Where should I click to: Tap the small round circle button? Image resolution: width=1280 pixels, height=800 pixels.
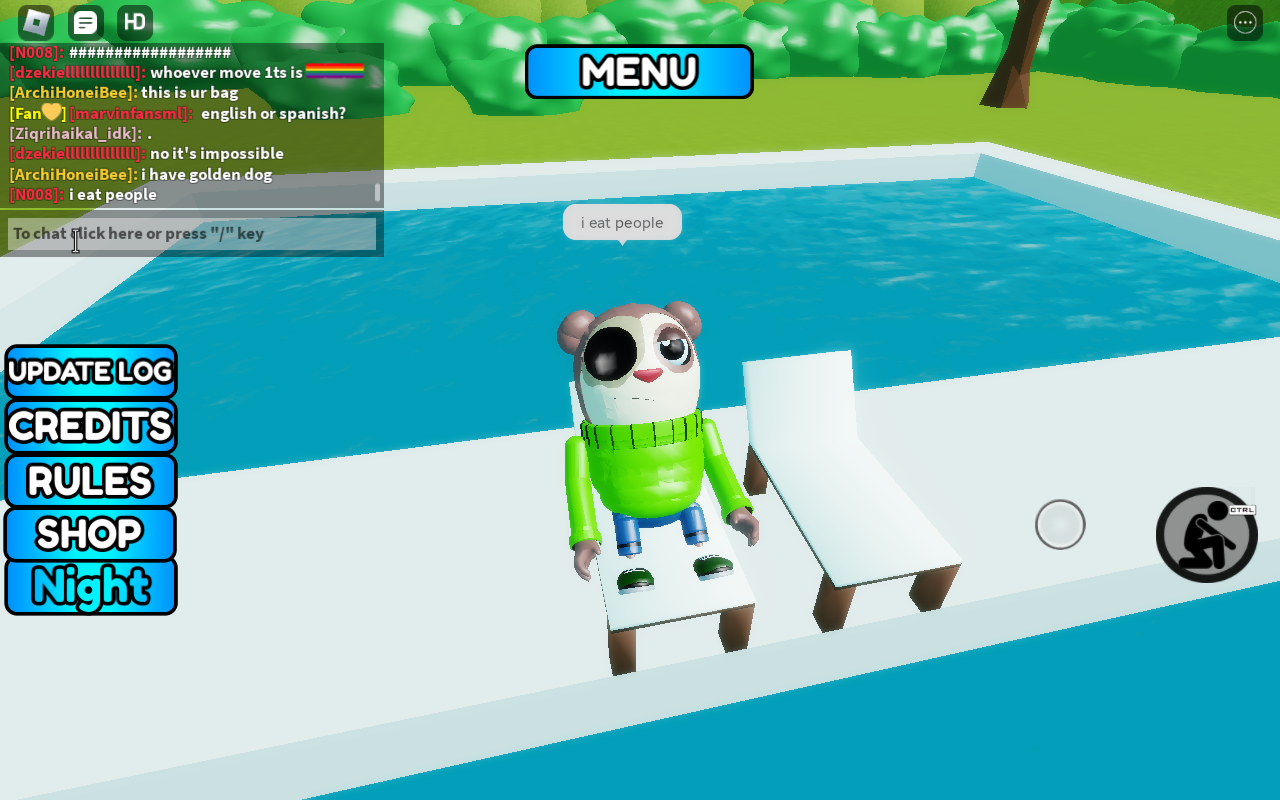pyautogui.click(x=1060, y=525)
